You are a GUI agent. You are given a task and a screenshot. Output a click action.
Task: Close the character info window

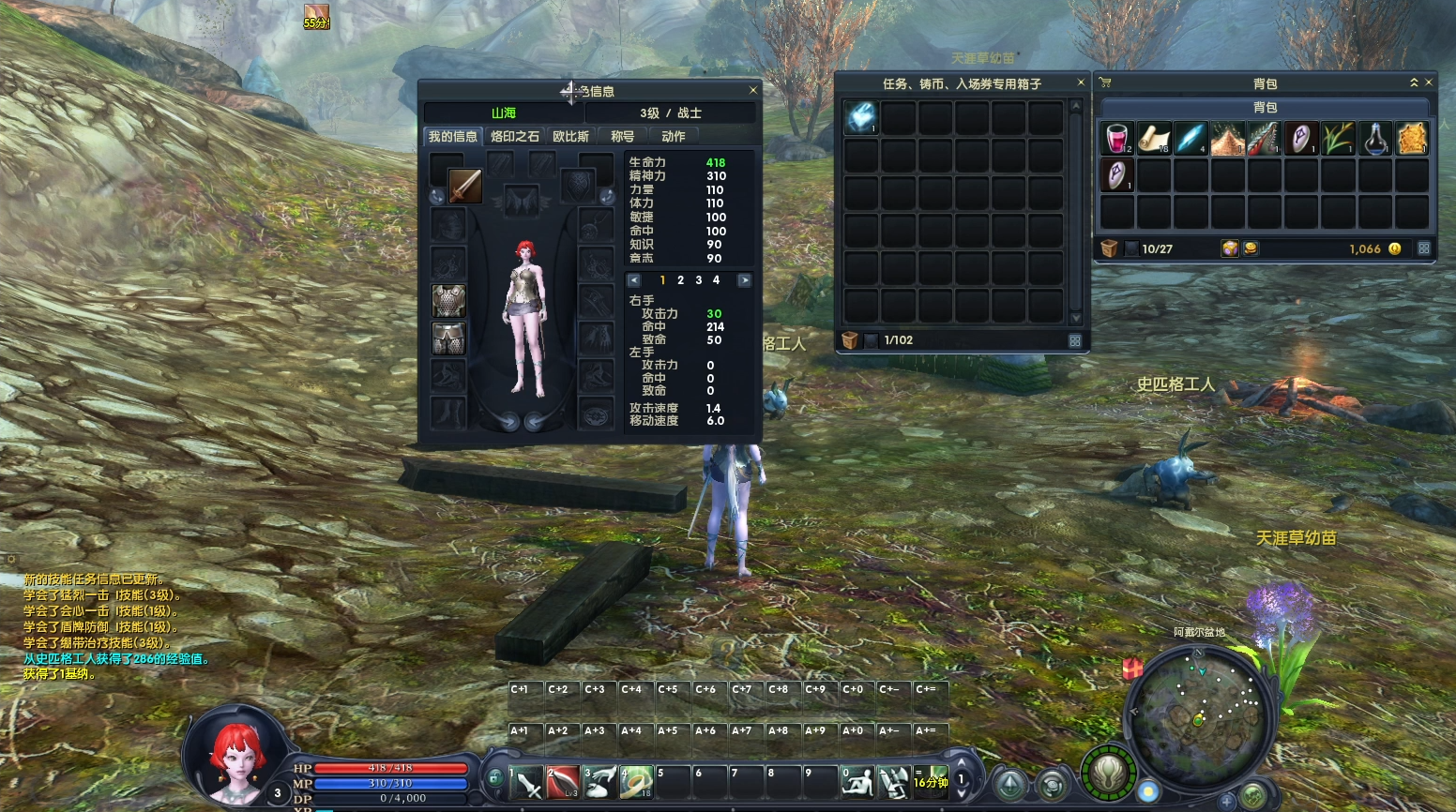(752, 91)
